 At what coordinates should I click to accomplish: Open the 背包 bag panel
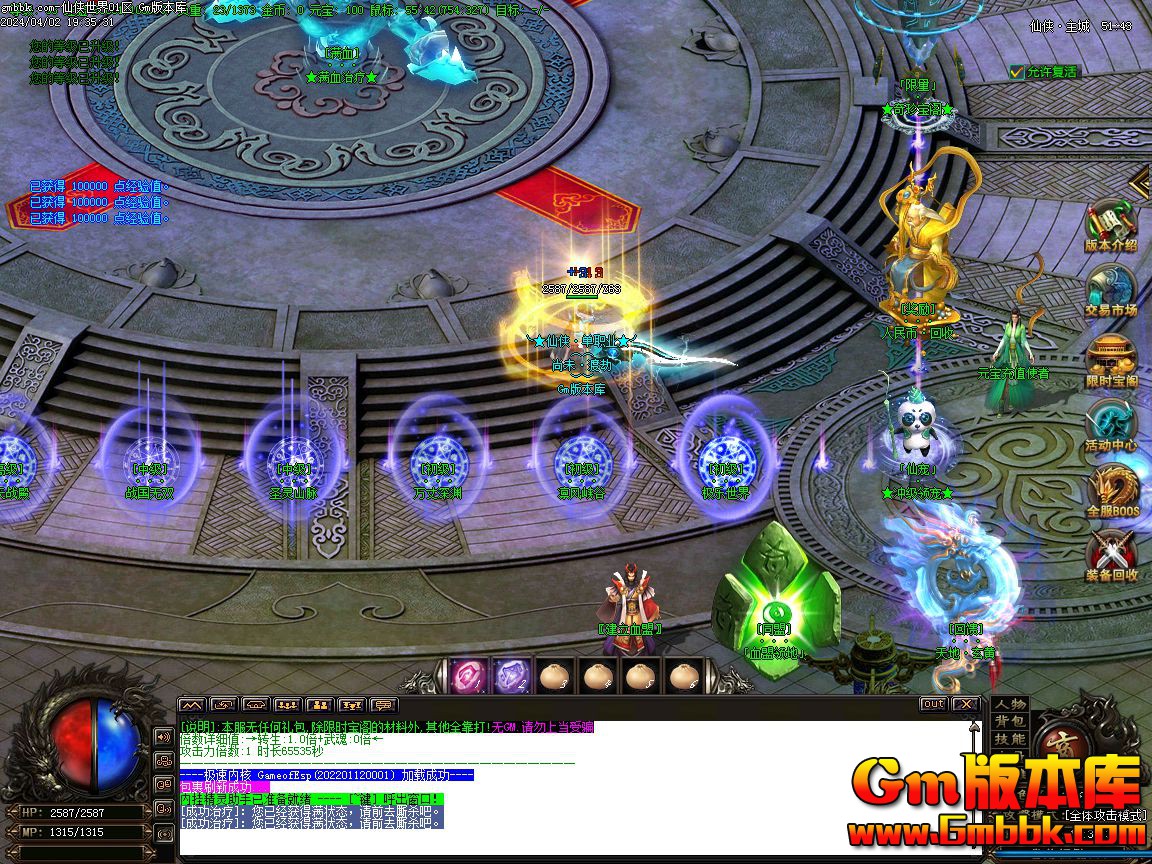click(1010, 721)
